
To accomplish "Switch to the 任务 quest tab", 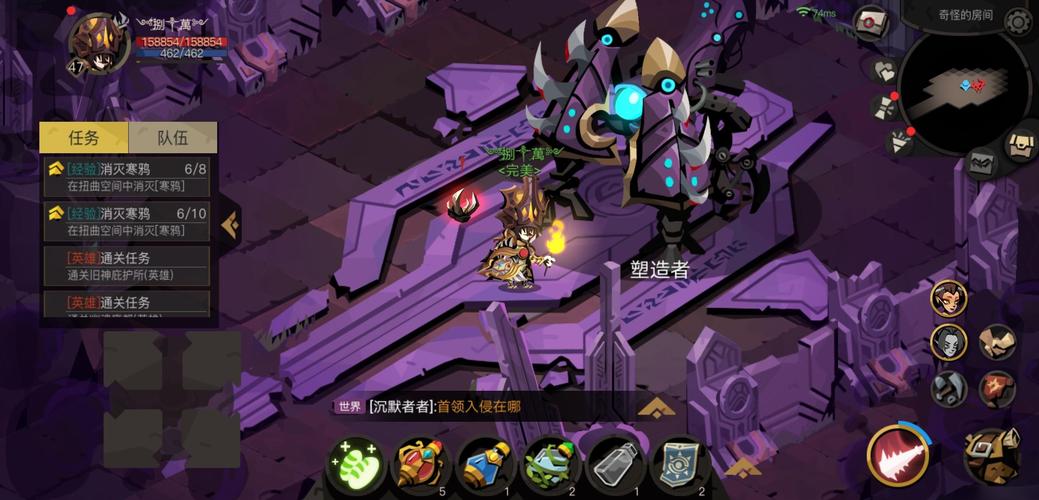I will click(x=84, y=138).
